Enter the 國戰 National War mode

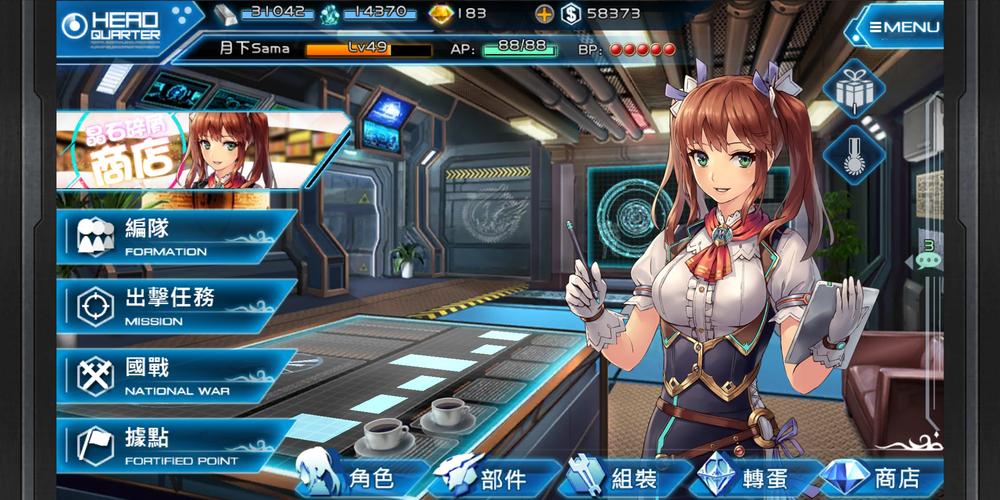[x=175, y=376]
